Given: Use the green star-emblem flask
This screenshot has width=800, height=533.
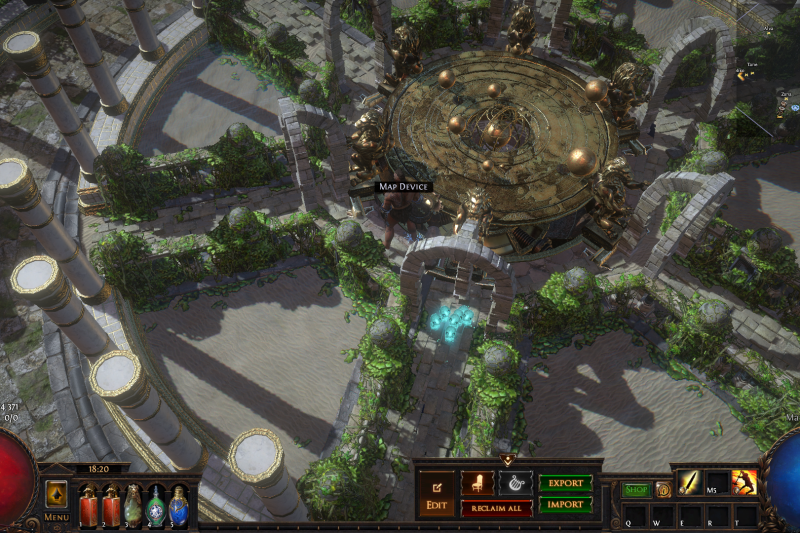Looking at the screenshot, I should point(156,505).
